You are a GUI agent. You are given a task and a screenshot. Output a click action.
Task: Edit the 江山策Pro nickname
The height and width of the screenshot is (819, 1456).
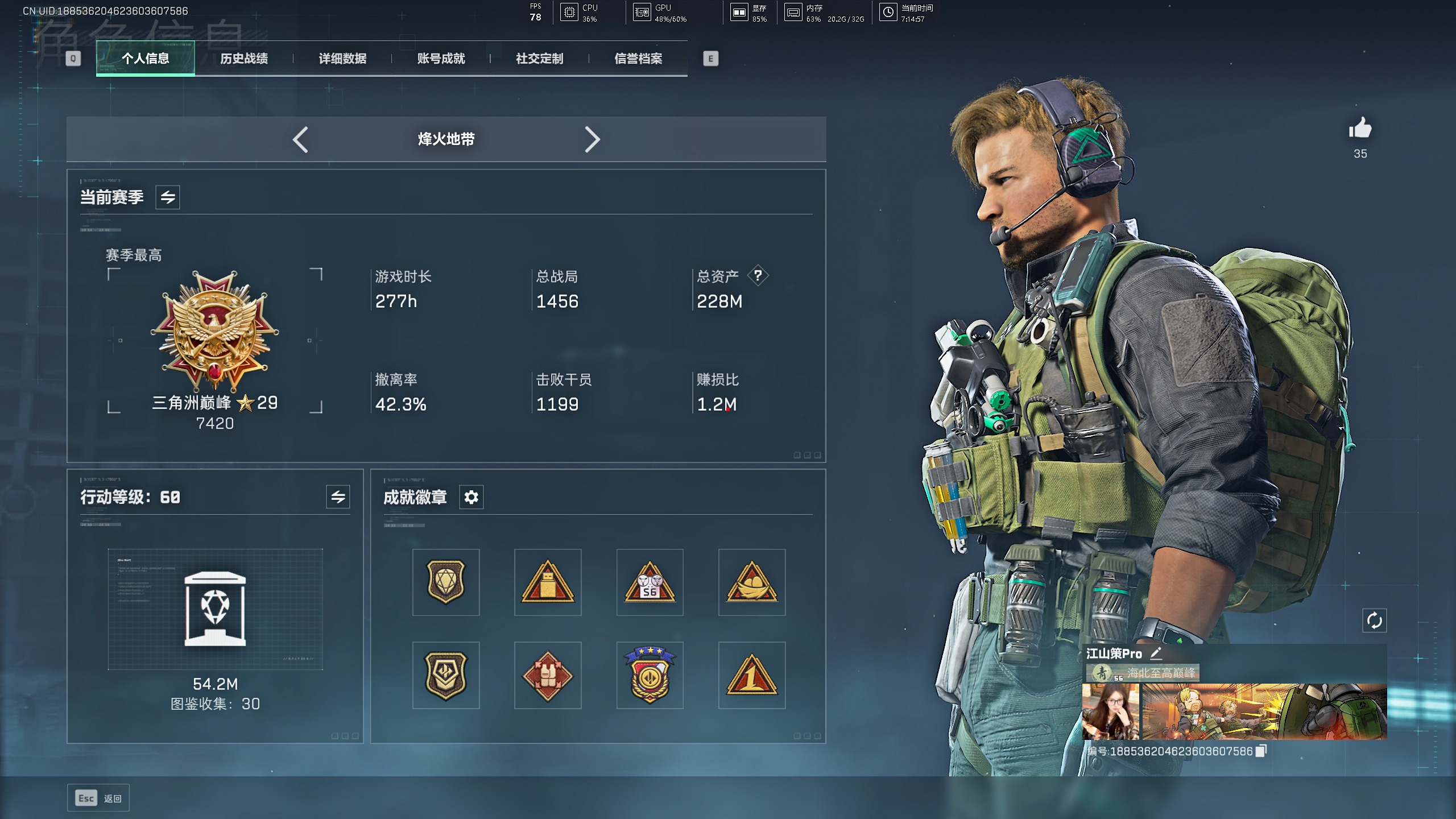tap(1156, 653)
